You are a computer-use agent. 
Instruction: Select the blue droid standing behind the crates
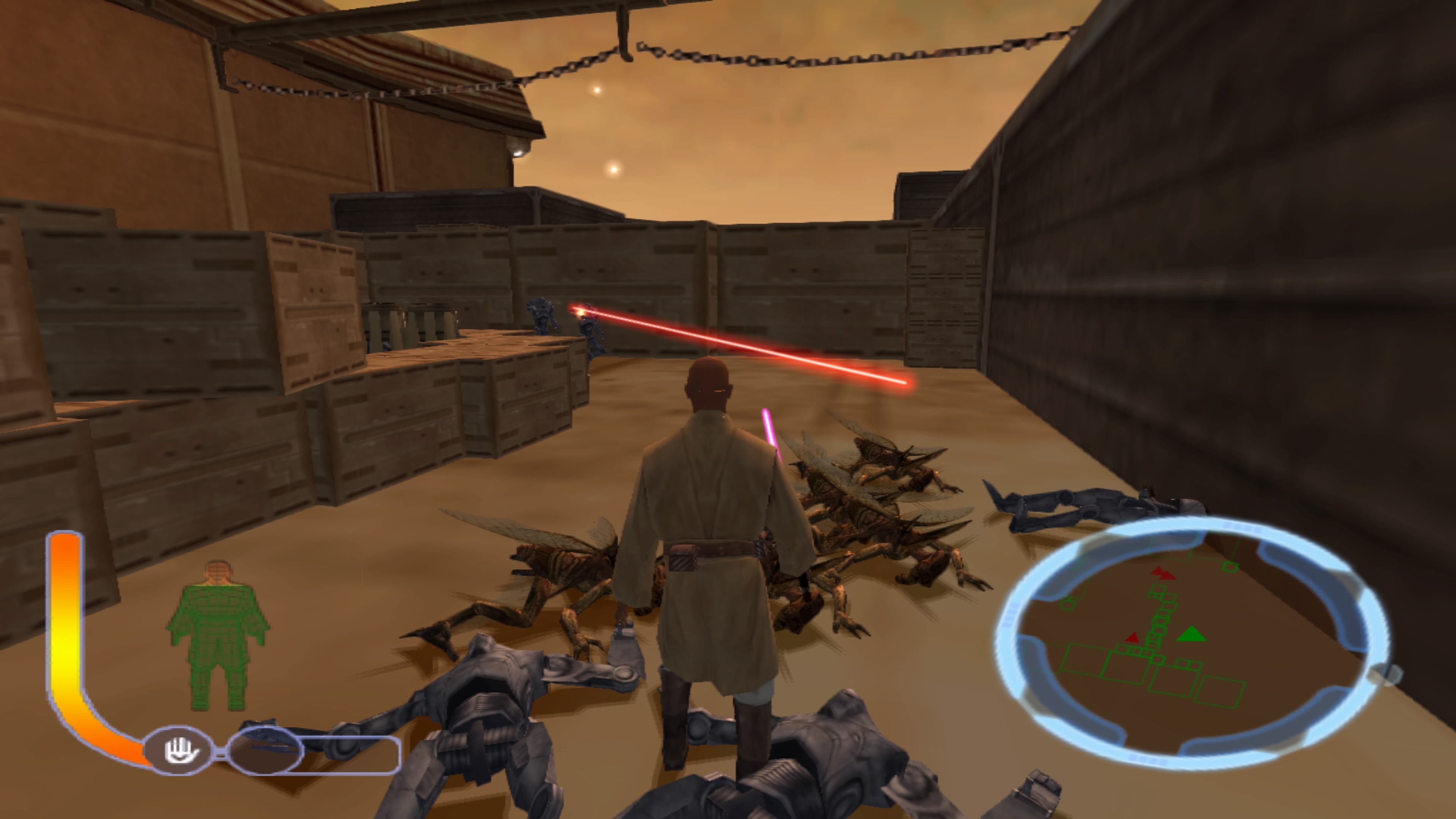(x=542, y=313)
